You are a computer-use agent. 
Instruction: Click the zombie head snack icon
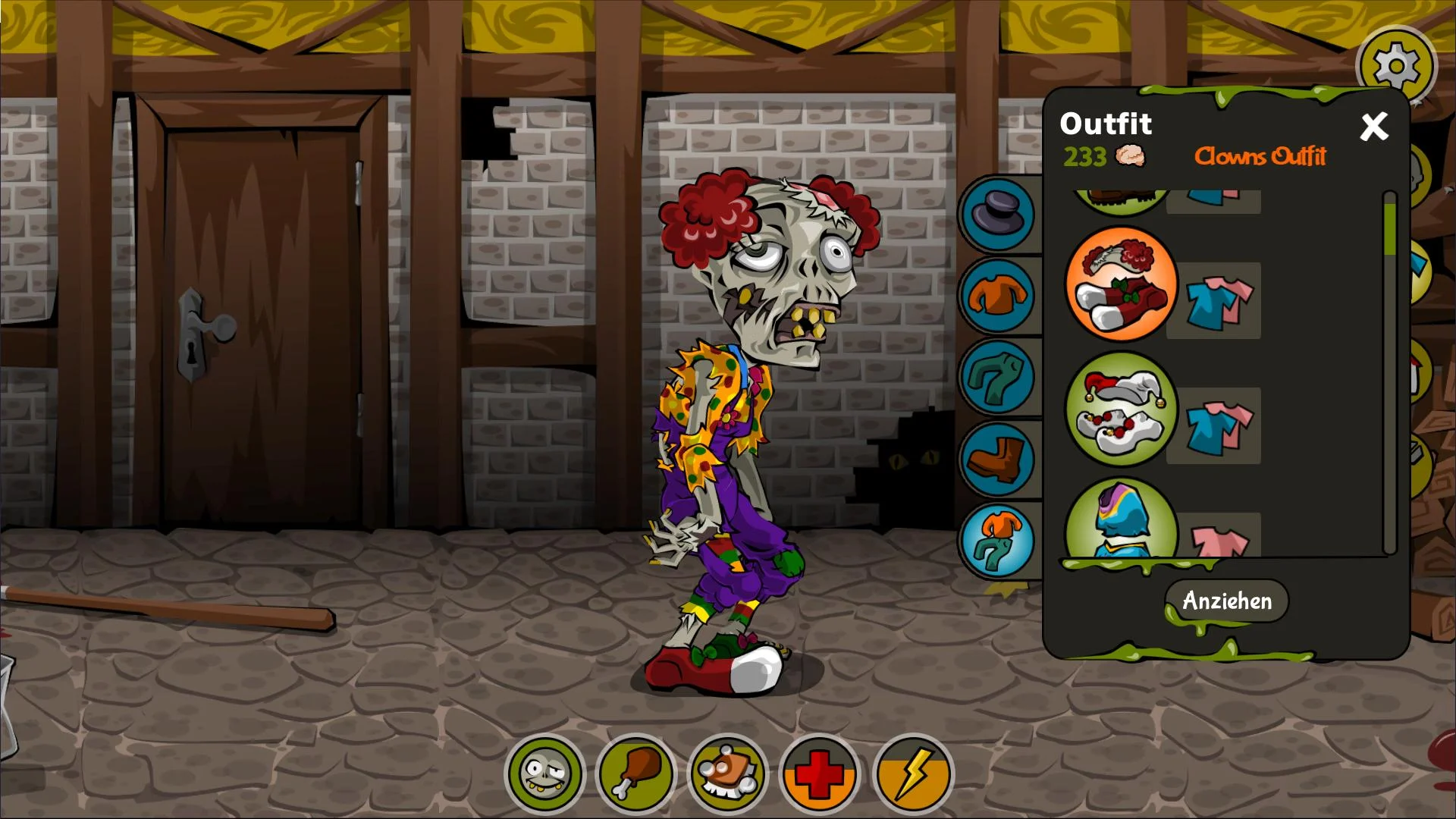tap(727, 773)
